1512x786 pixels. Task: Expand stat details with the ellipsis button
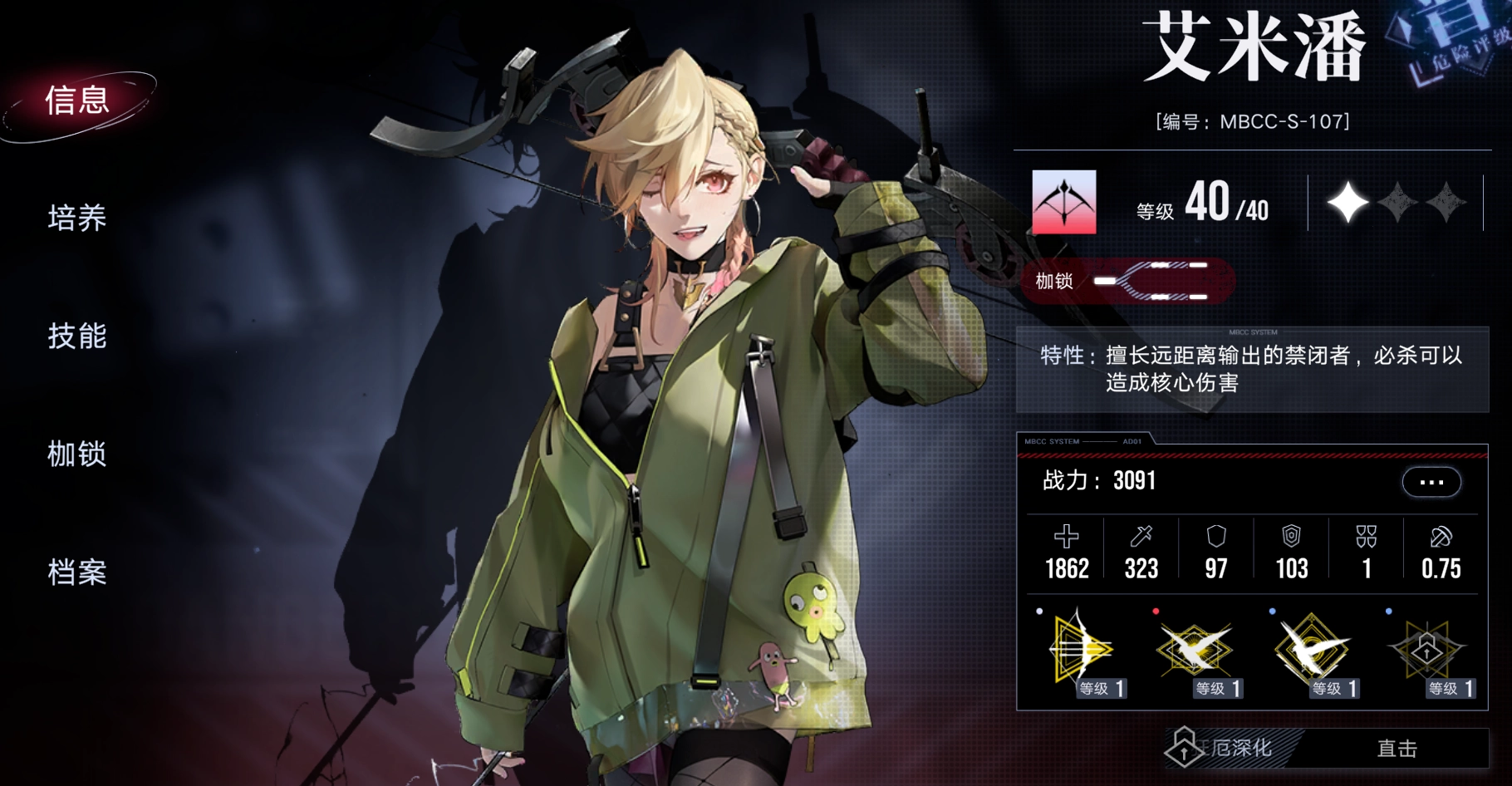coord(1431,482)
